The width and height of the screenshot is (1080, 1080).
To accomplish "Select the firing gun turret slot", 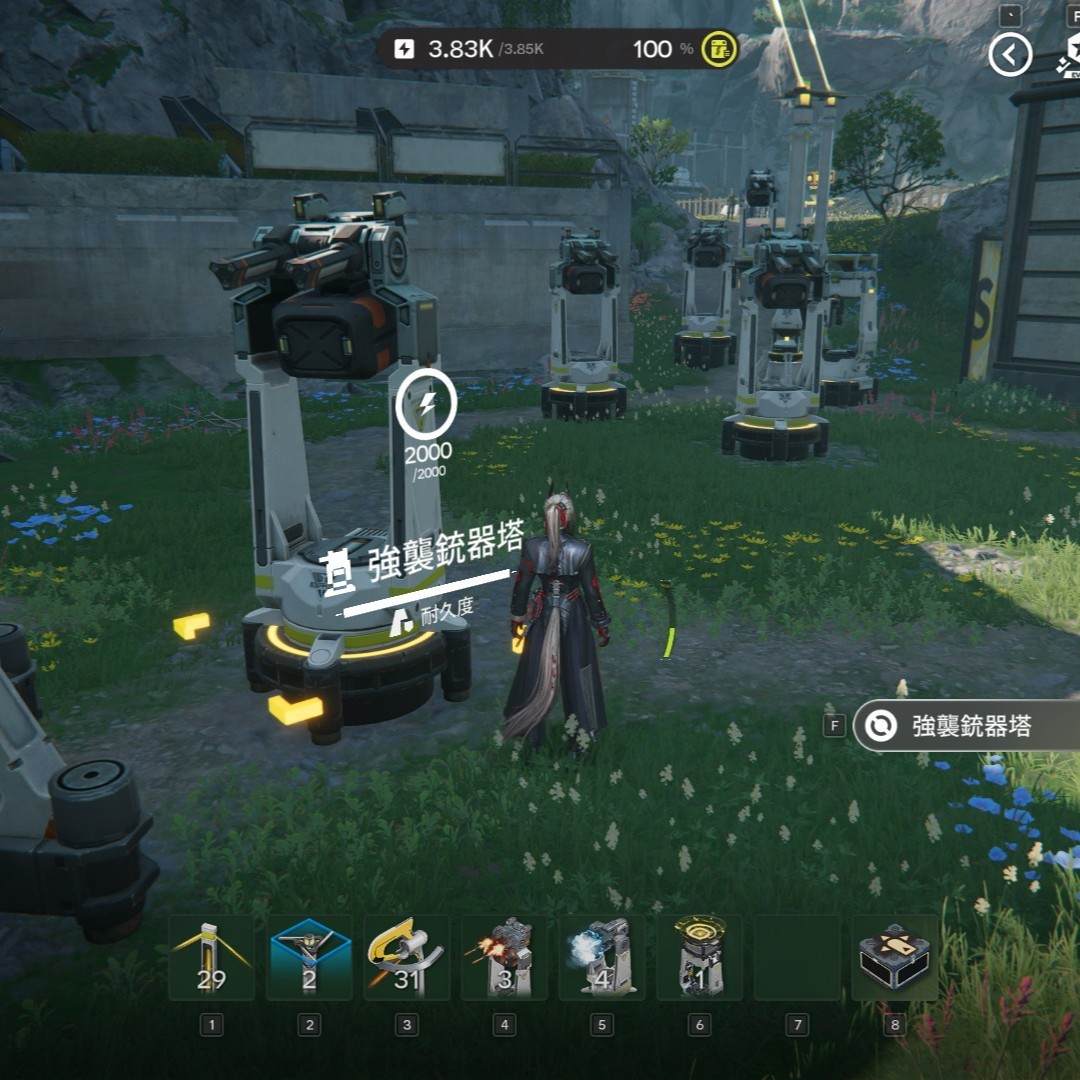I will click(504, 958).
